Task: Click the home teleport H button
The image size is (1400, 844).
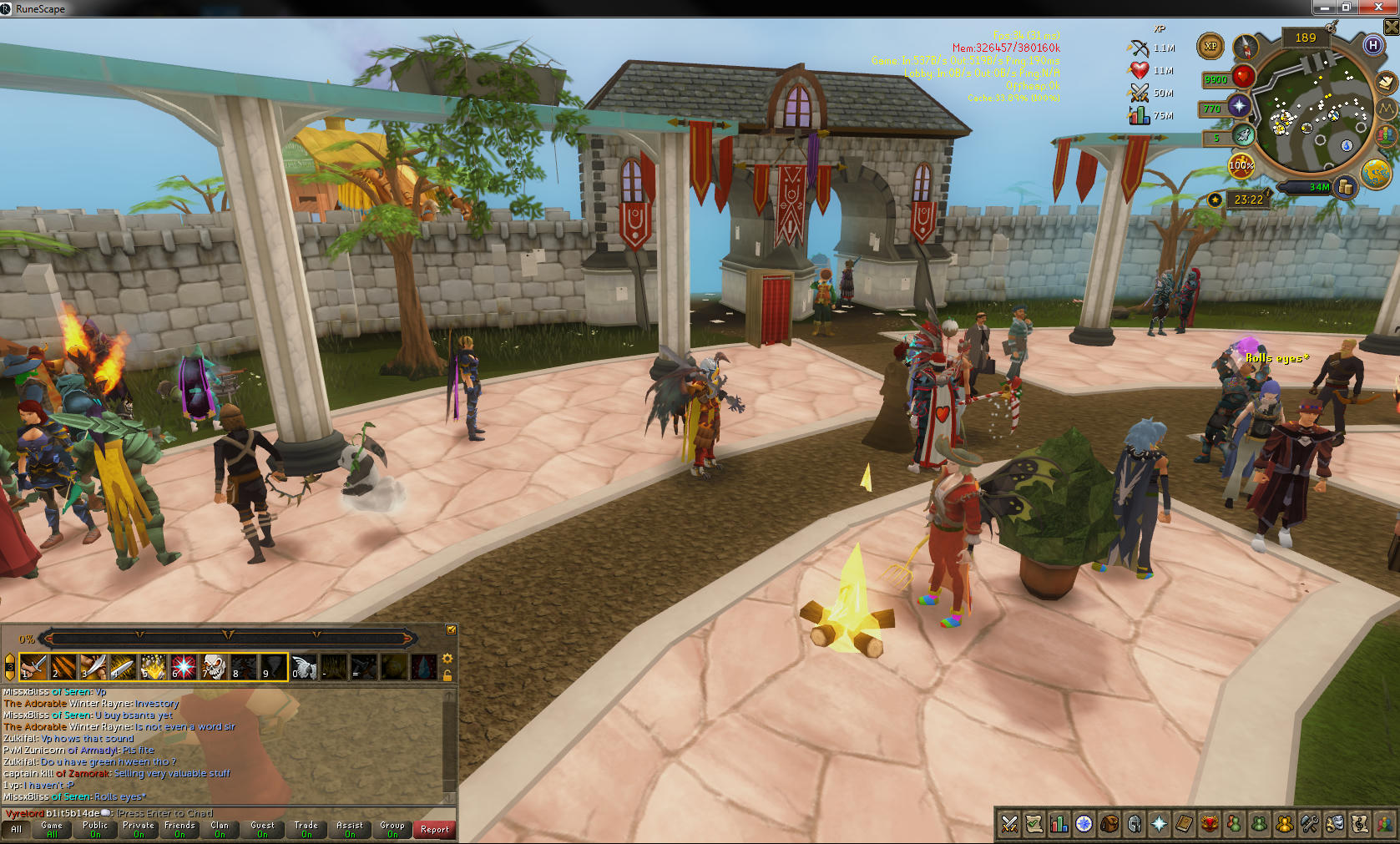Action: [x=1373, y=45]
